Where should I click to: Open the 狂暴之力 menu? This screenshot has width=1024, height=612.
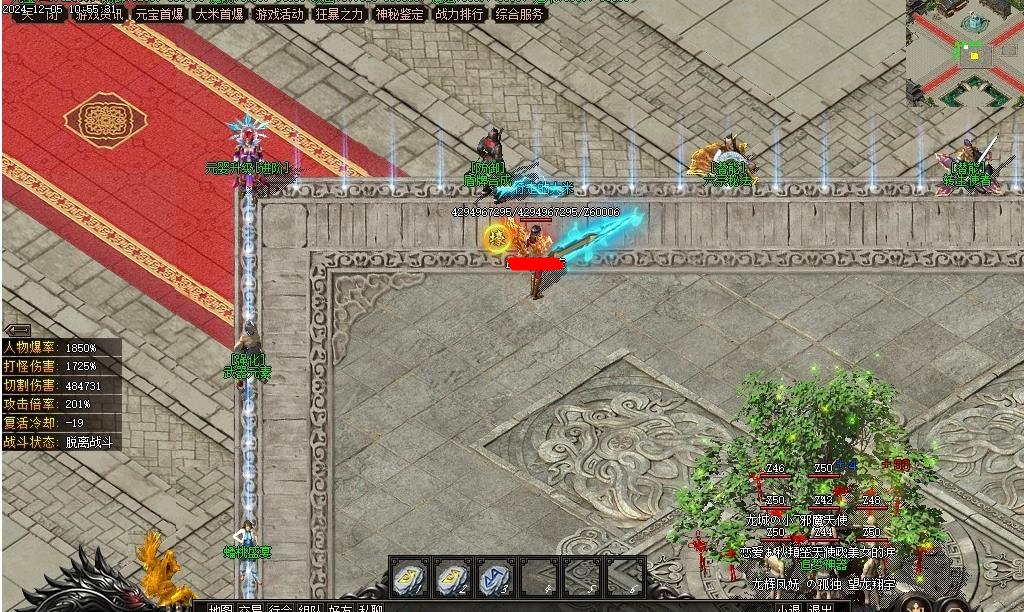tap(339, 14)
